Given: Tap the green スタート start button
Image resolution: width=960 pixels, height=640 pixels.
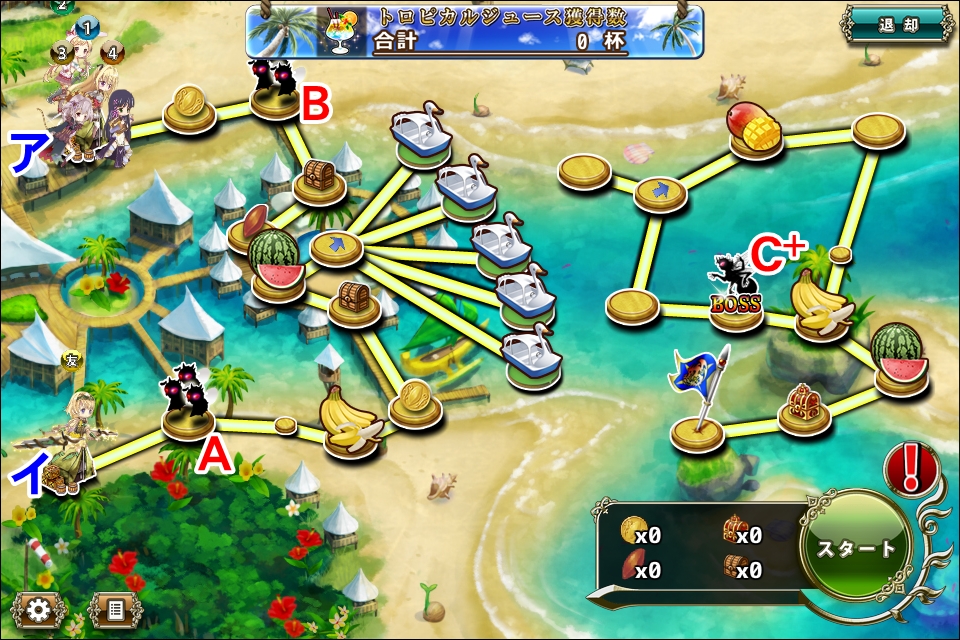Looking at the screenshot, I should pos(855,549).
